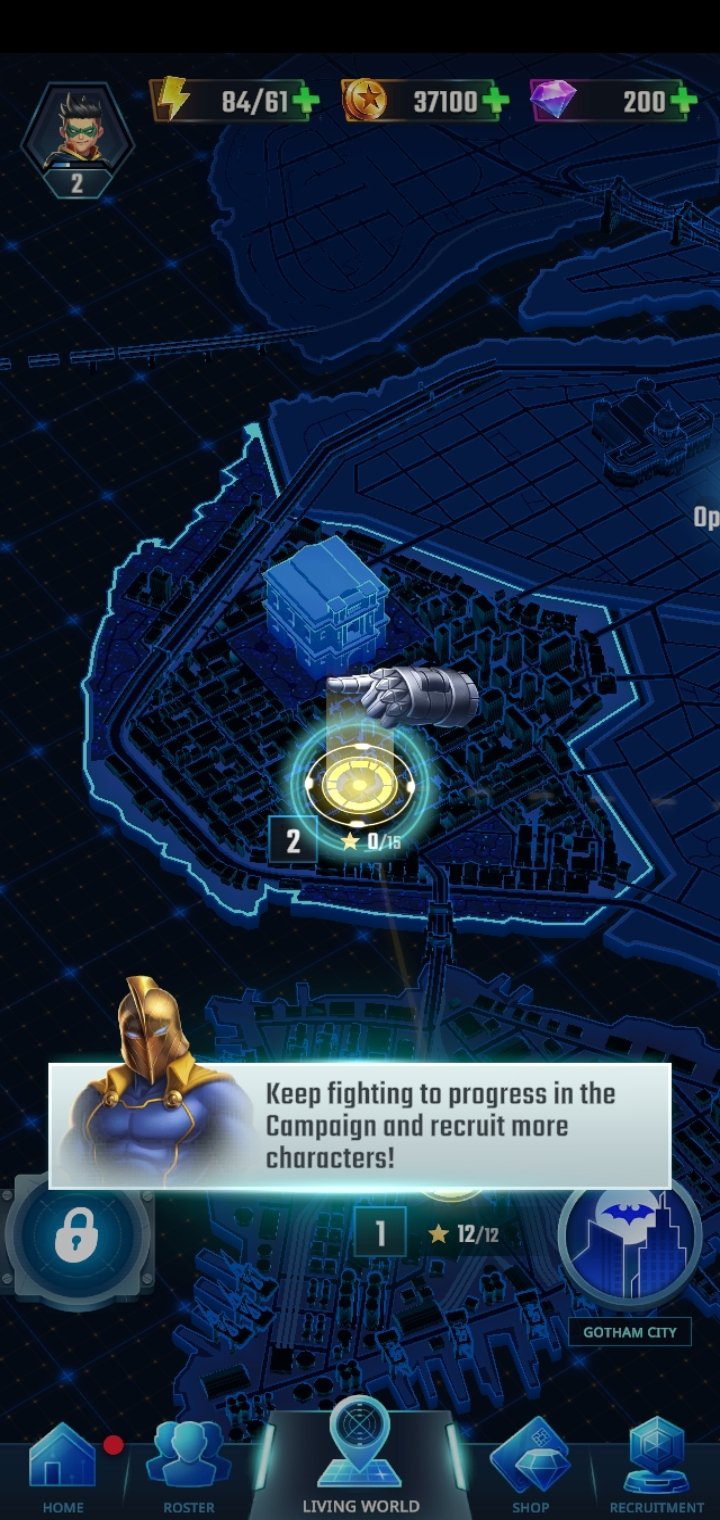The image size is (720, 1520).
Task: Add more energy with the green plus
Action: pos(305,101)
